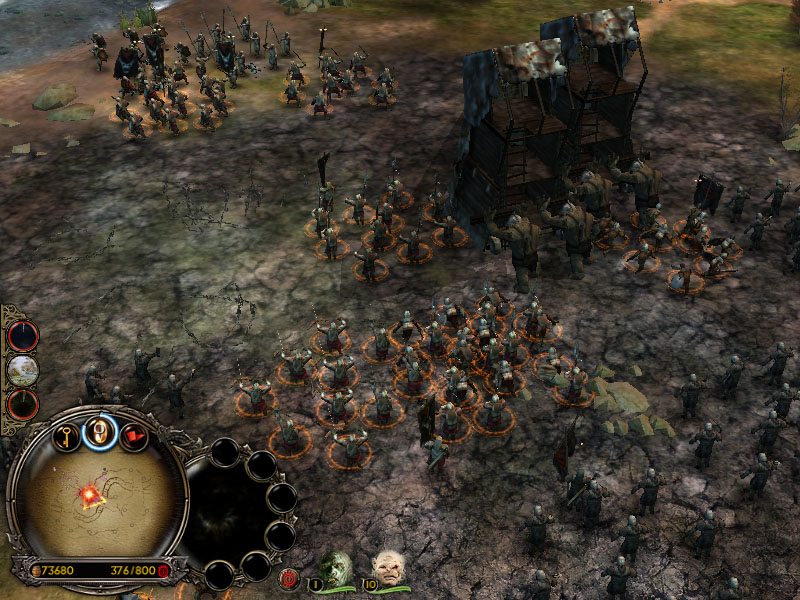
Task: Choose the landscape painting power icon
Action: coord(22,370)
